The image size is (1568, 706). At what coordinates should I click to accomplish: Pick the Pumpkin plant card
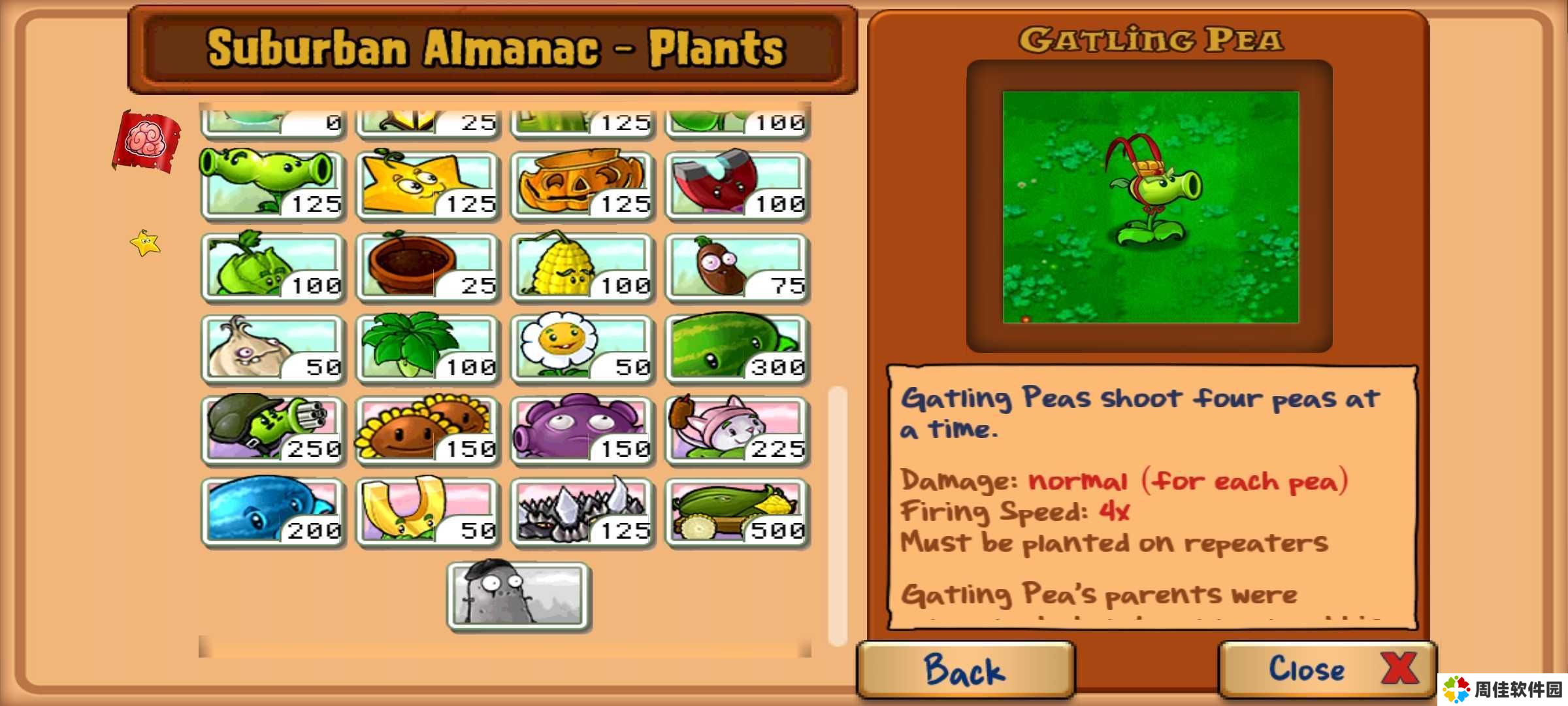point(582,184)
